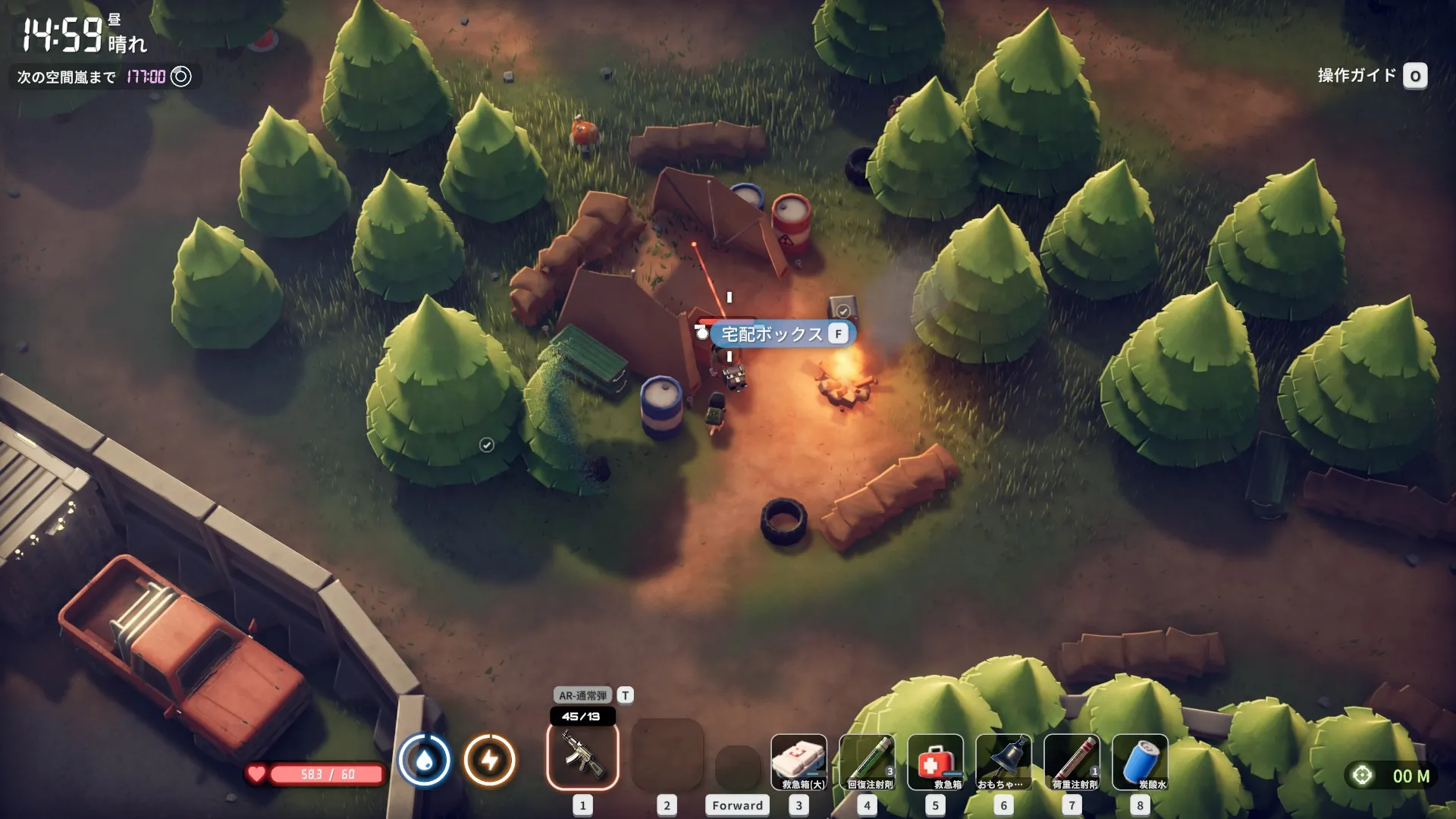
Task: Open the 操作ガイド controls guide
Action: coord(1371,76)
